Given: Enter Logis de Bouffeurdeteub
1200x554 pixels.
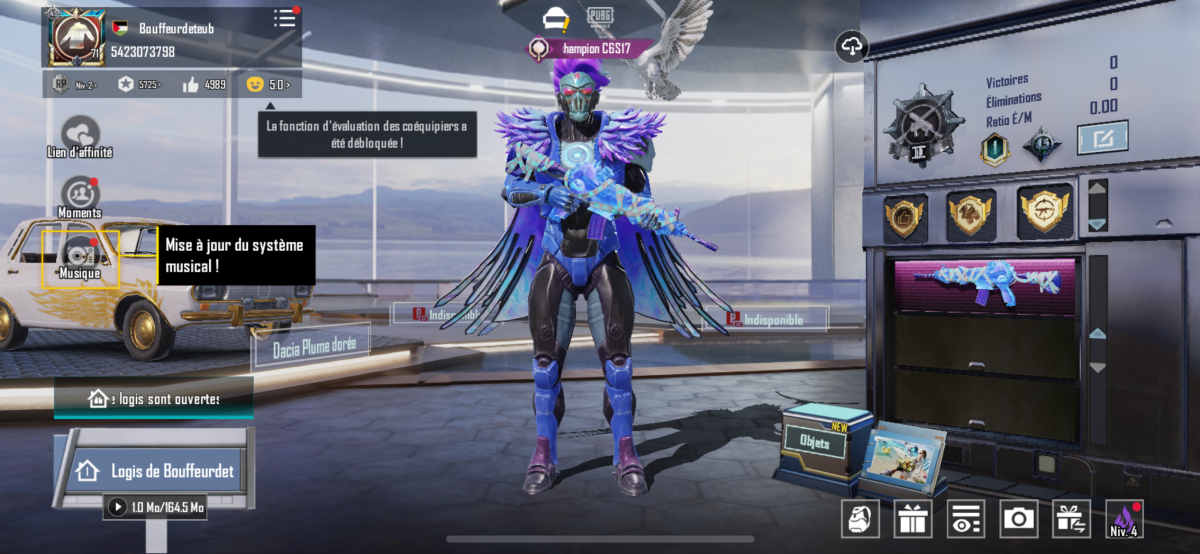Looking at the screenshot, I should pyautogui.click(x=156, y=470).
